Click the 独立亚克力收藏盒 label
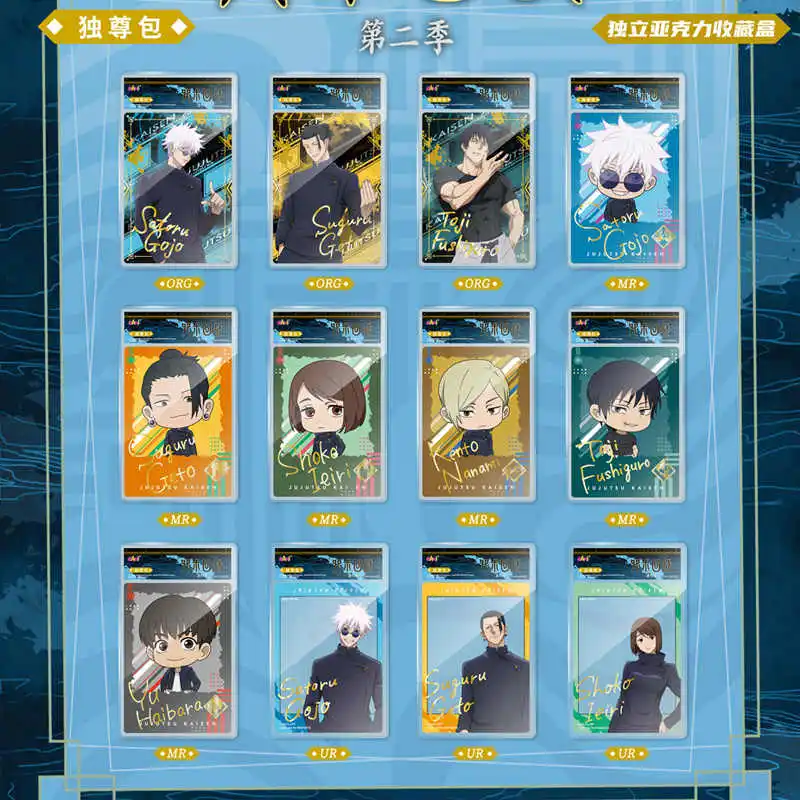The height and width of the screenshot is (800, 800). [691, 28]
